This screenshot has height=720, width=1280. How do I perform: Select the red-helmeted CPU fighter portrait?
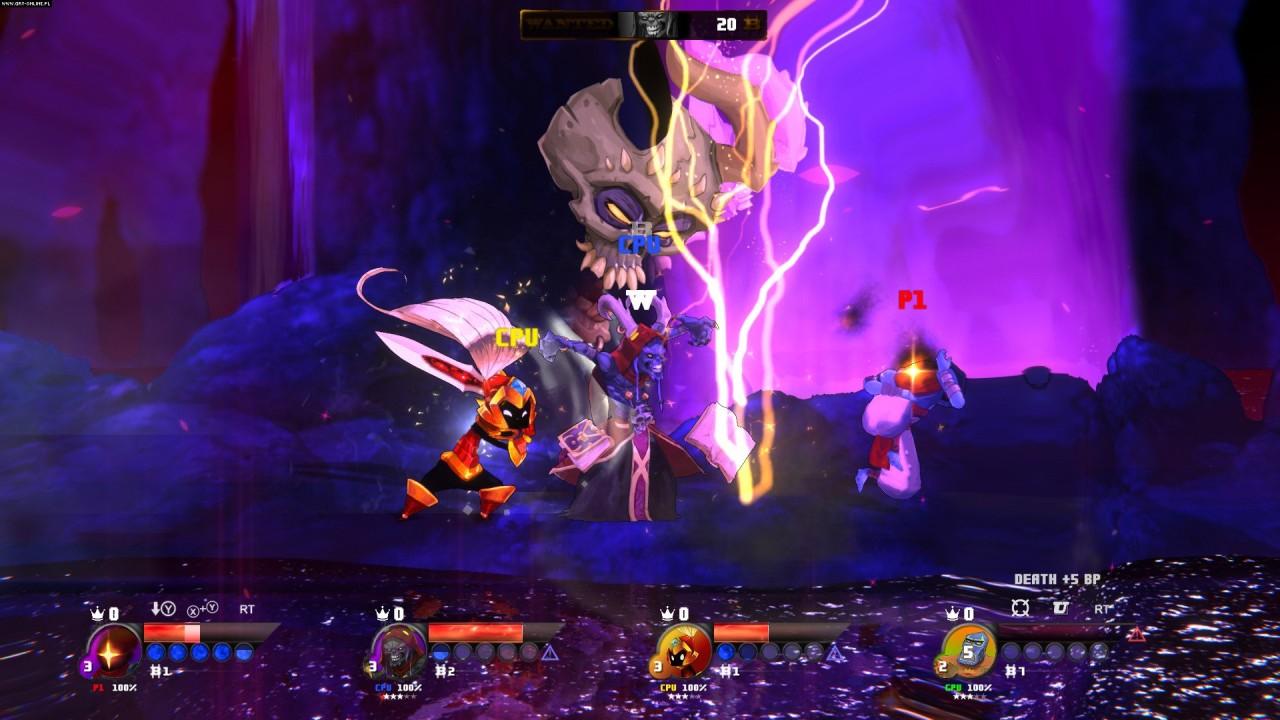click(x=683, y=650)
